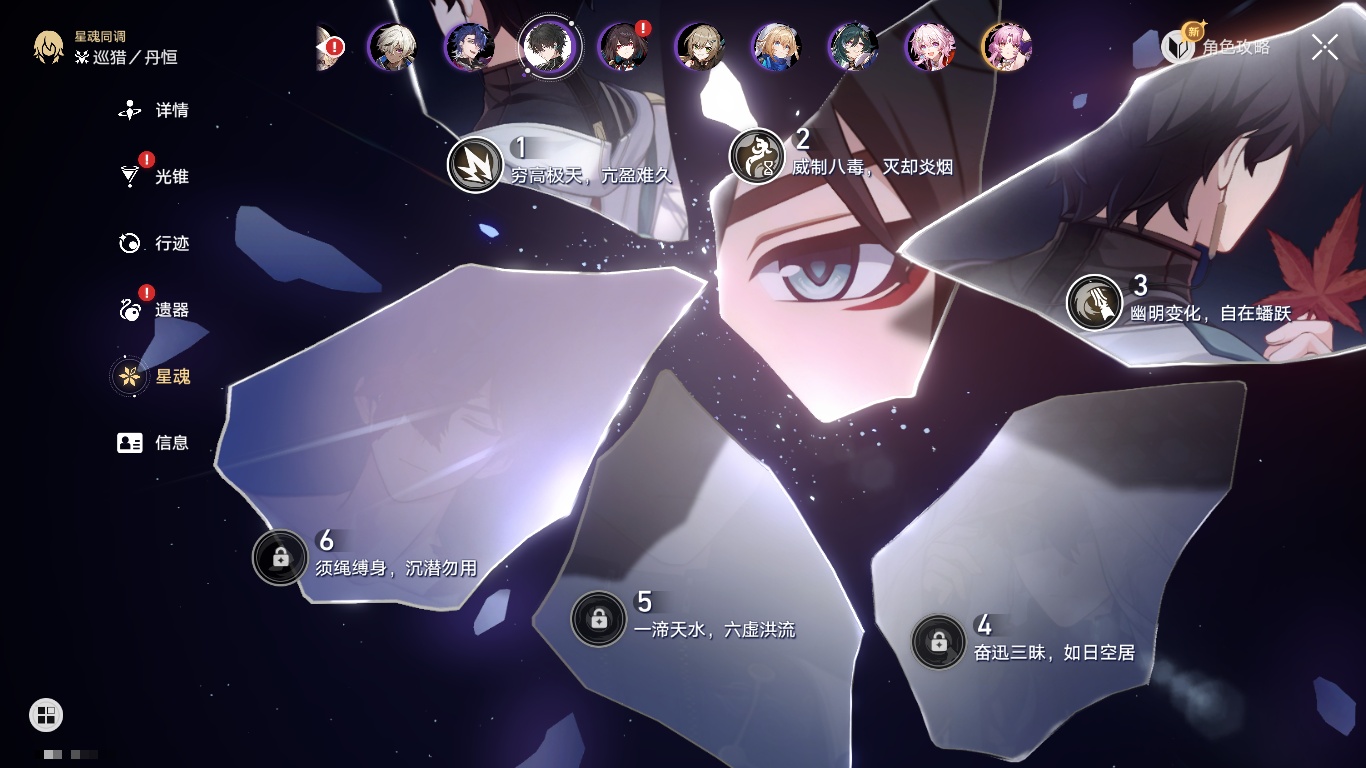
Task: Open the four-square grid menu button
Action: point(46,714)
